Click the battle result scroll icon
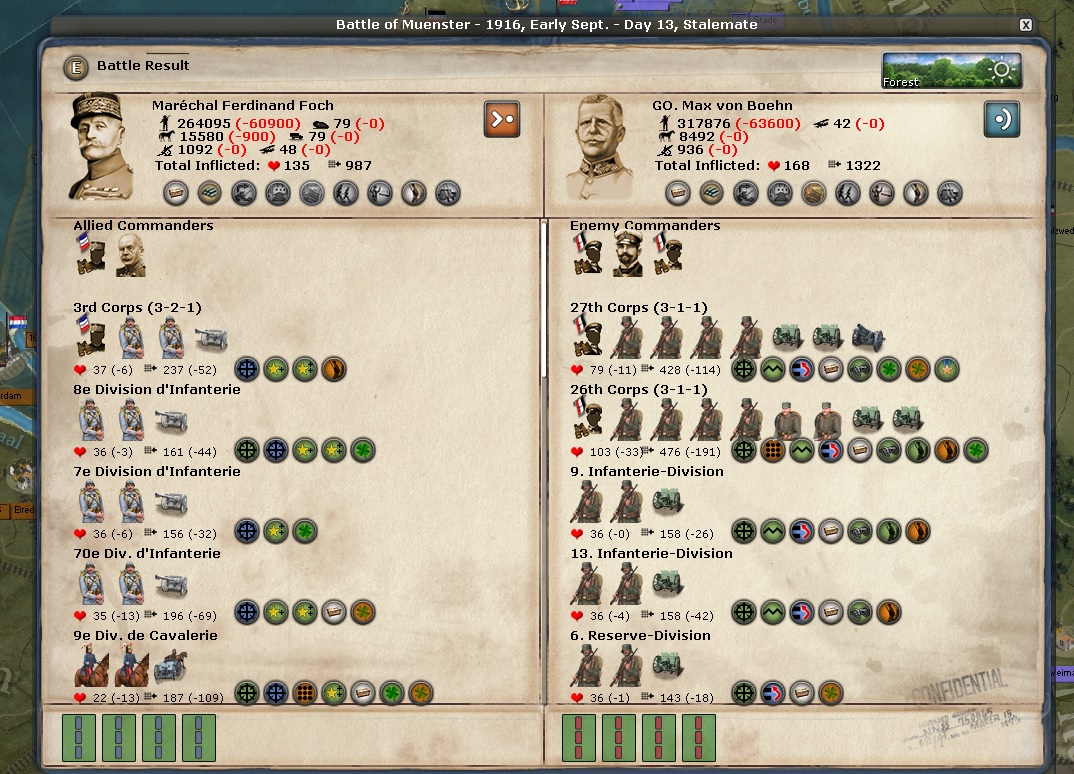Viewport: 1074px width, 774px height. (76, 67)
